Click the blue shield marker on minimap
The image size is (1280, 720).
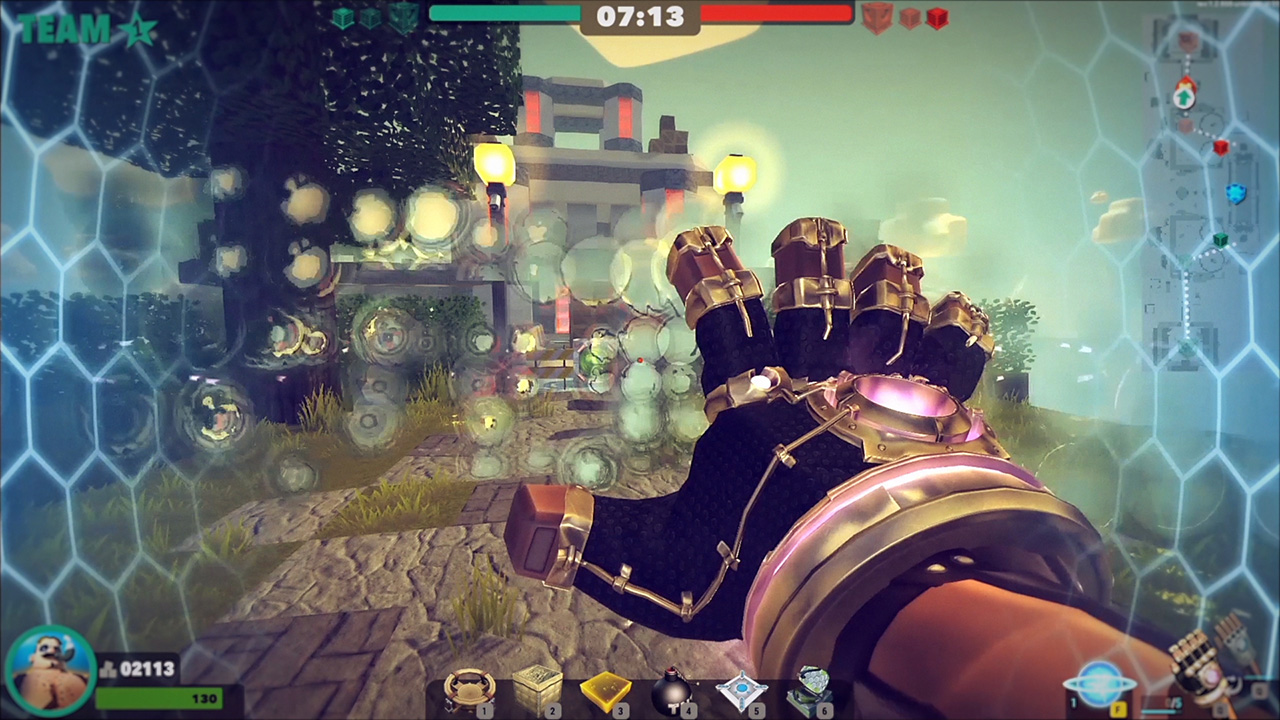(1236, 194)
